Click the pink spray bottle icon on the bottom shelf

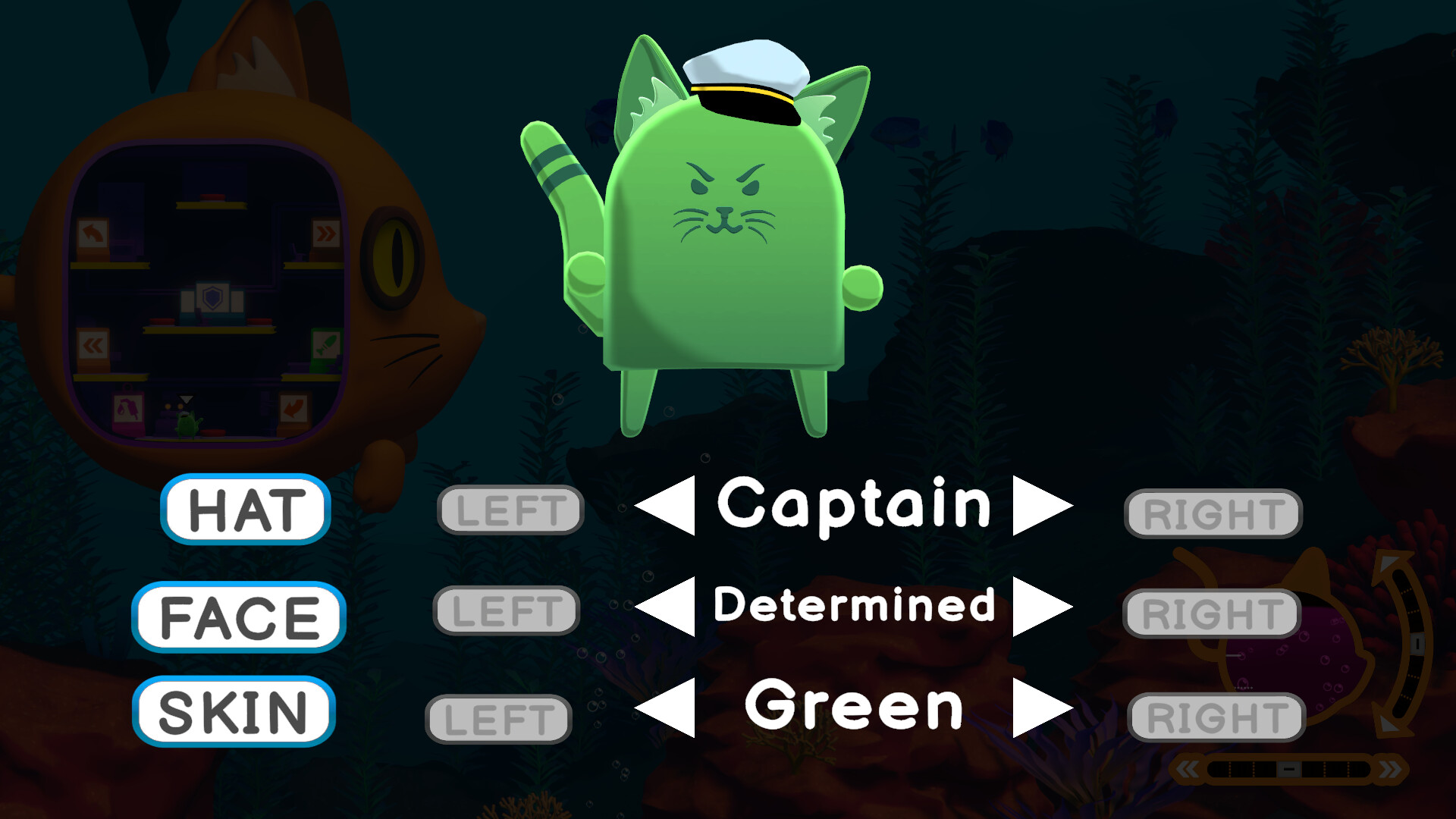127,409
